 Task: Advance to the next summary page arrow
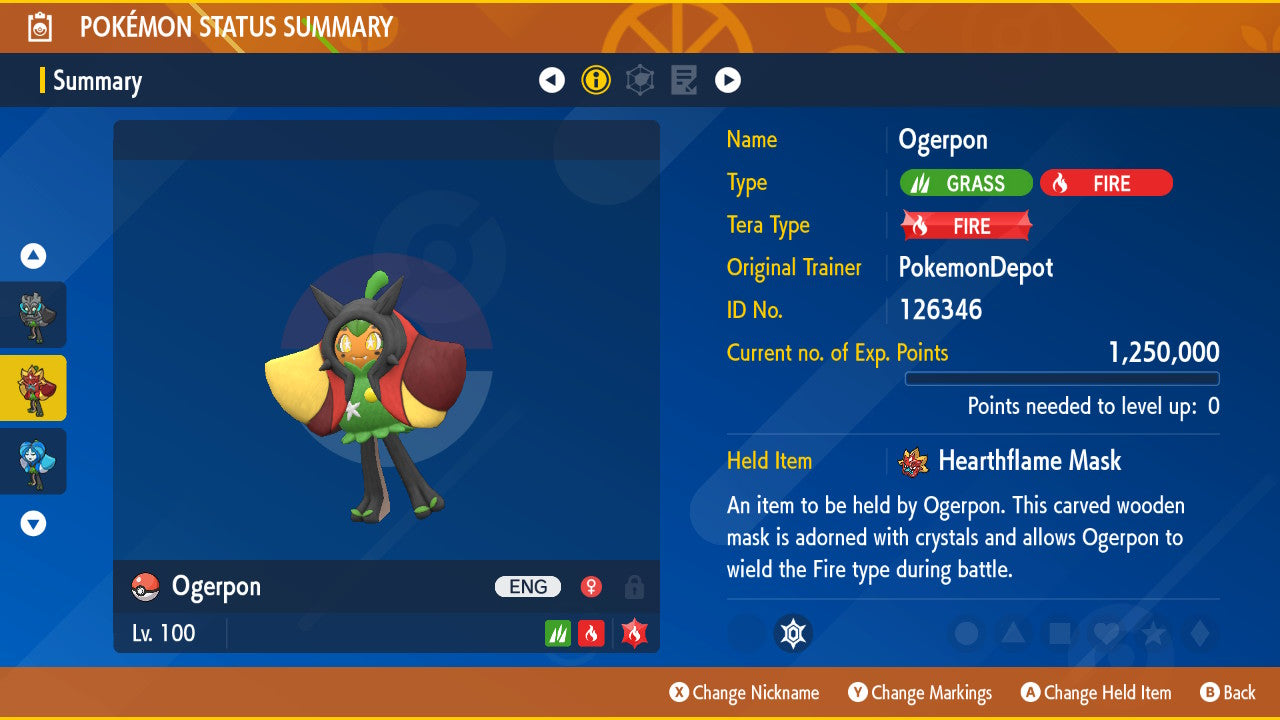728,80
